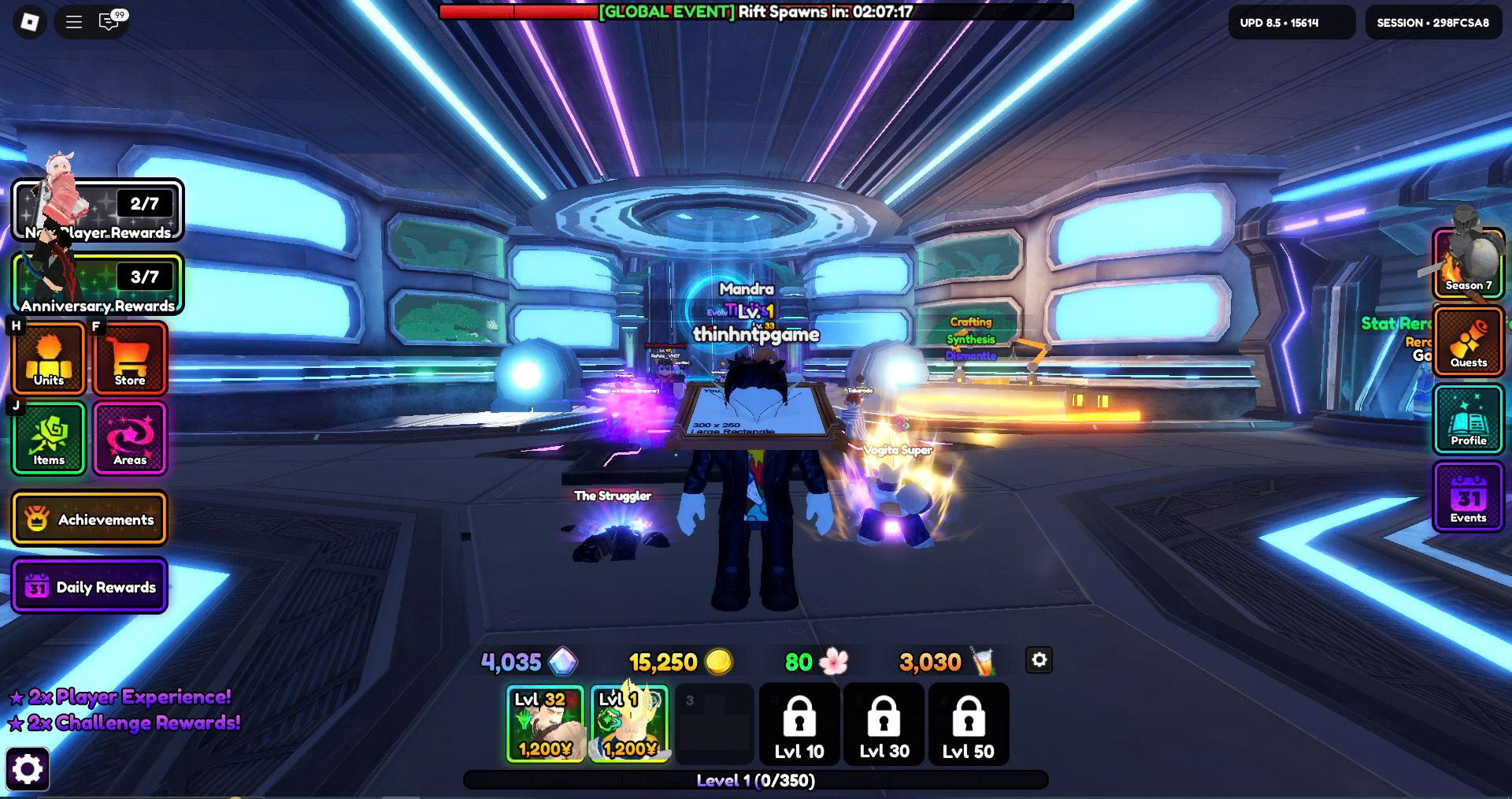Open the Items inventory

49,439
